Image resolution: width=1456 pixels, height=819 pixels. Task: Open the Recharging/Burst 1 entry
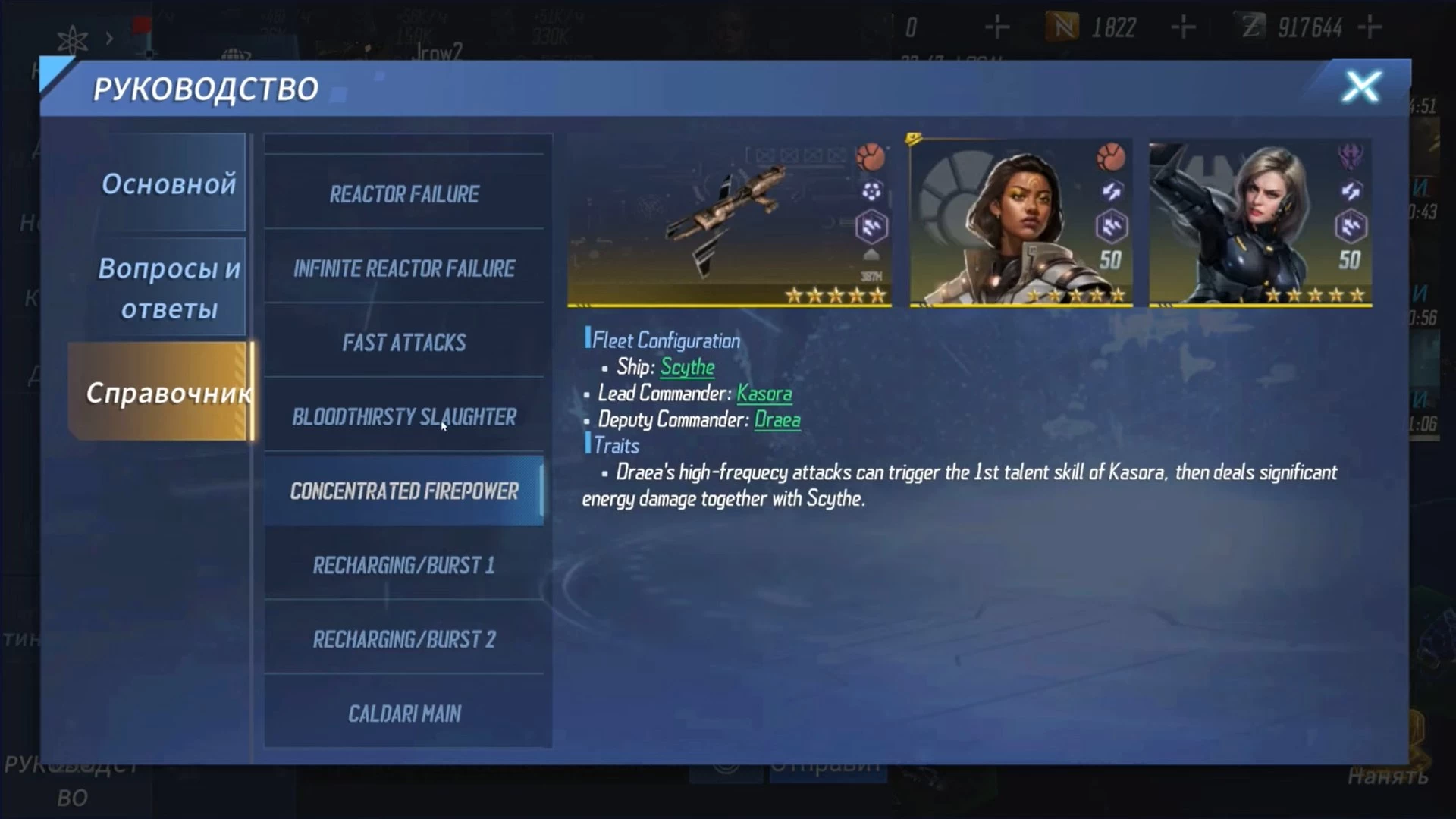click(x=404, y=566)
